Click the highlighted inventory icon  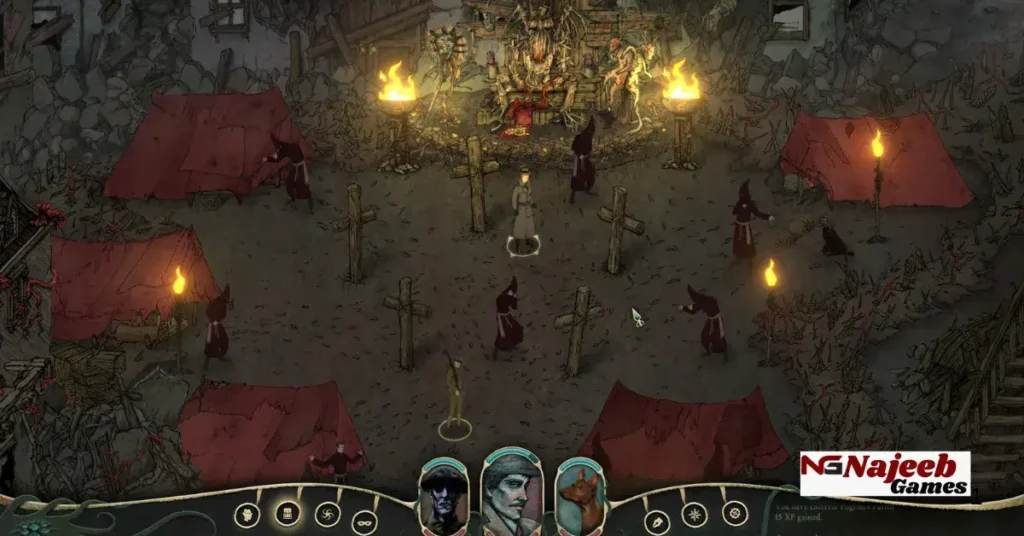(x=287, y=514)
